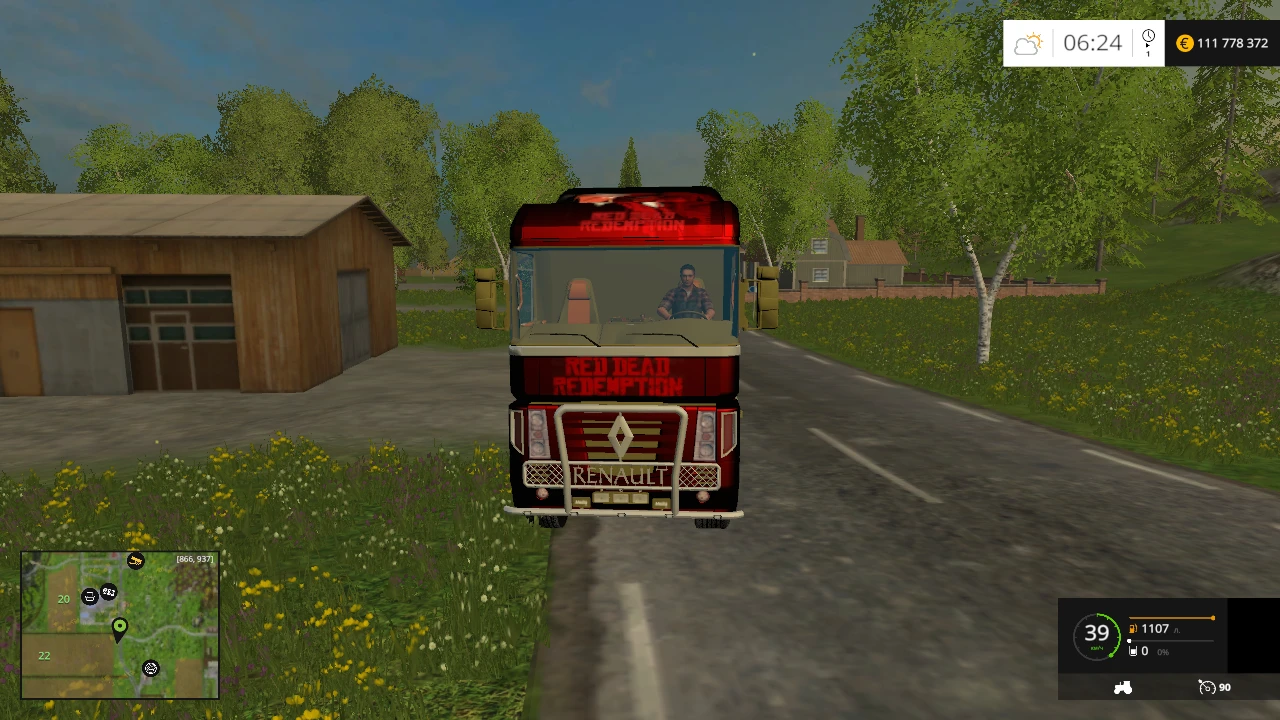
Task: Toggle the speedometer display showing 39
Action: point(1097,632)
